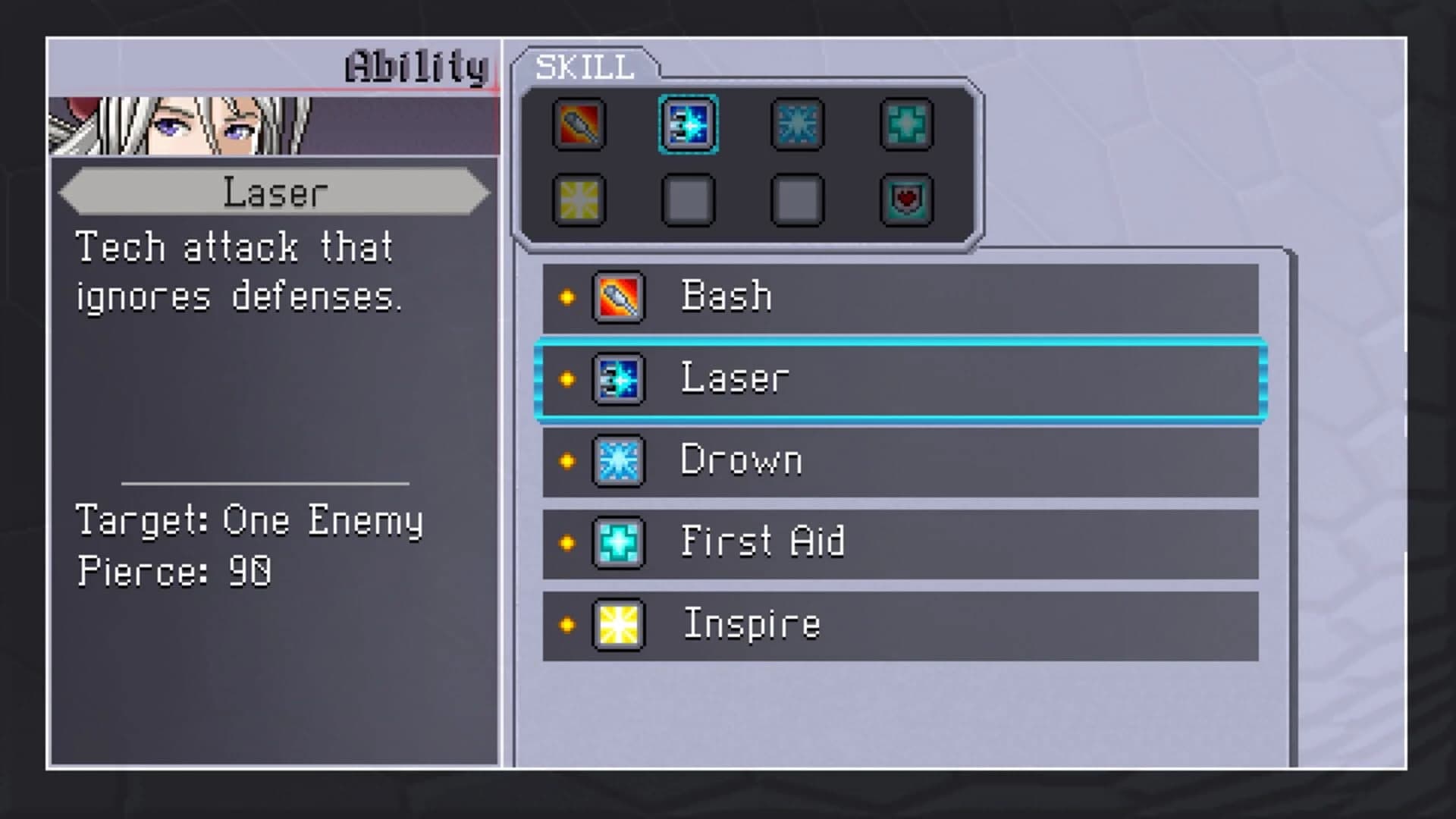Viewport: 1456px width, 819px height.
Task: Select the Inspire starburst icon in the grid
Action: point(579,199)
